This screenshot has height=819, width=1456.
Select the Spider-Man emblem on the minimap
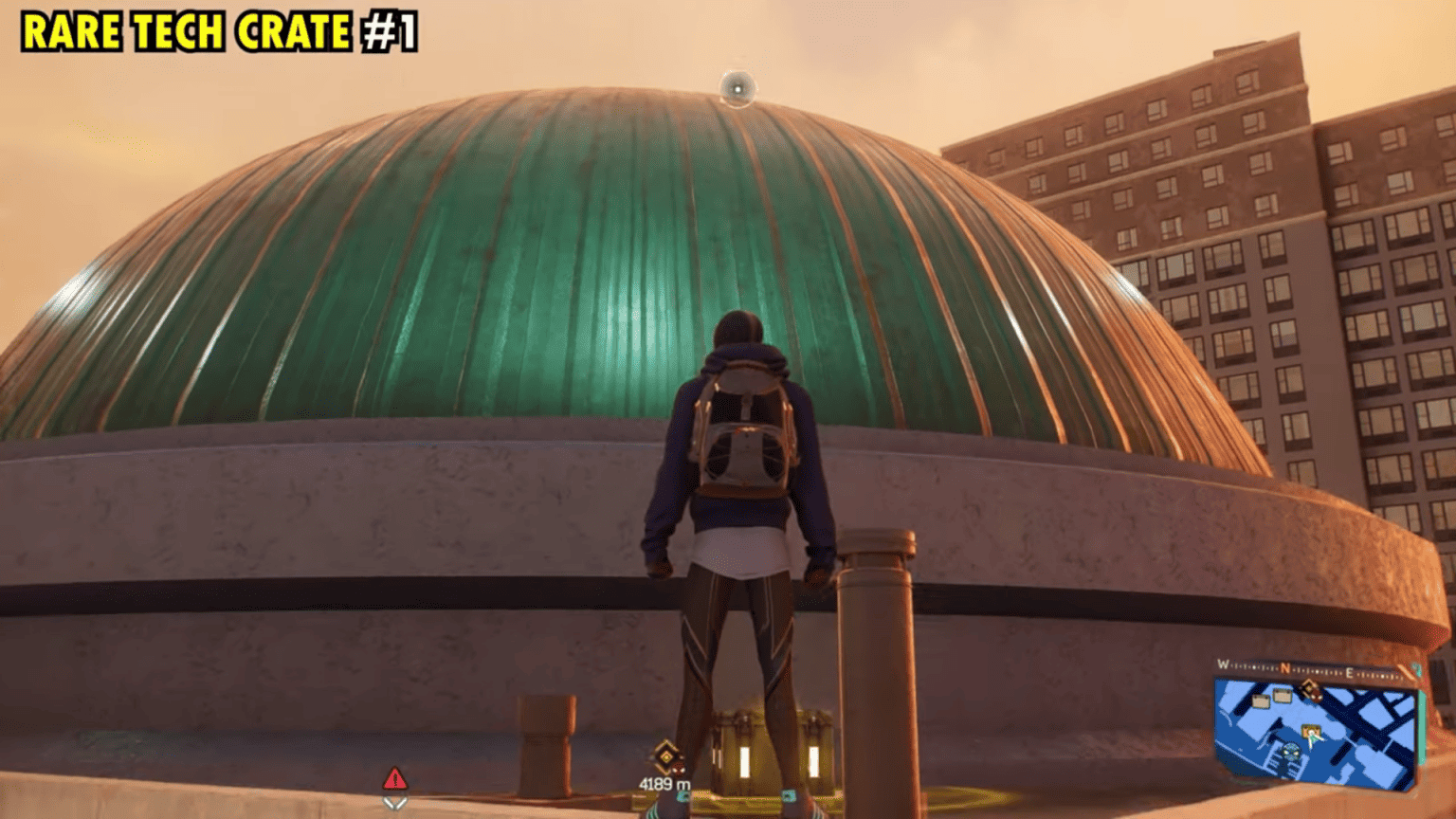[1290, 751]
